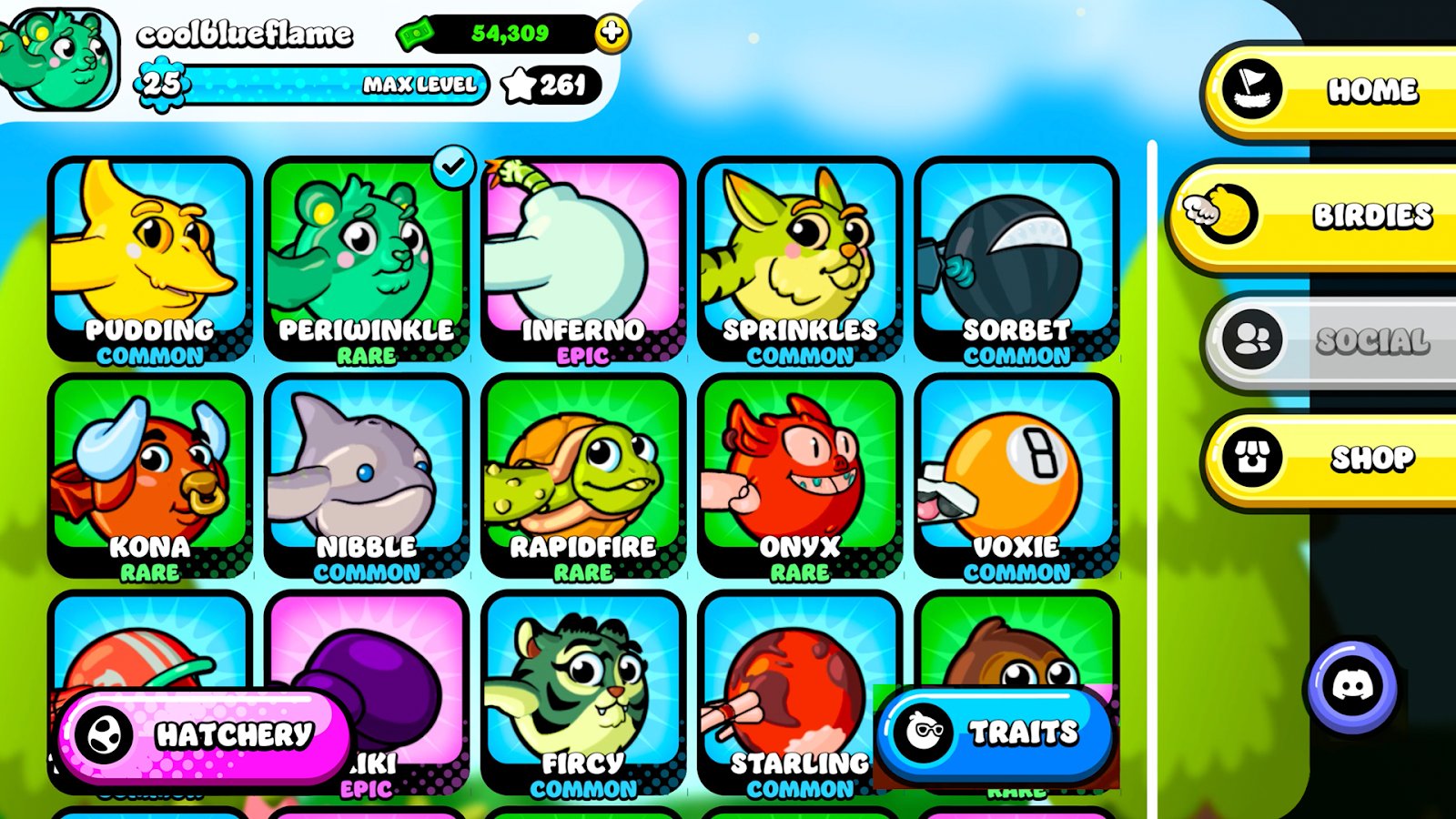The height and width of the screenshot is (819, 1456).
Task: Select the Onyx rare birdie
Action: click(800, 475)
